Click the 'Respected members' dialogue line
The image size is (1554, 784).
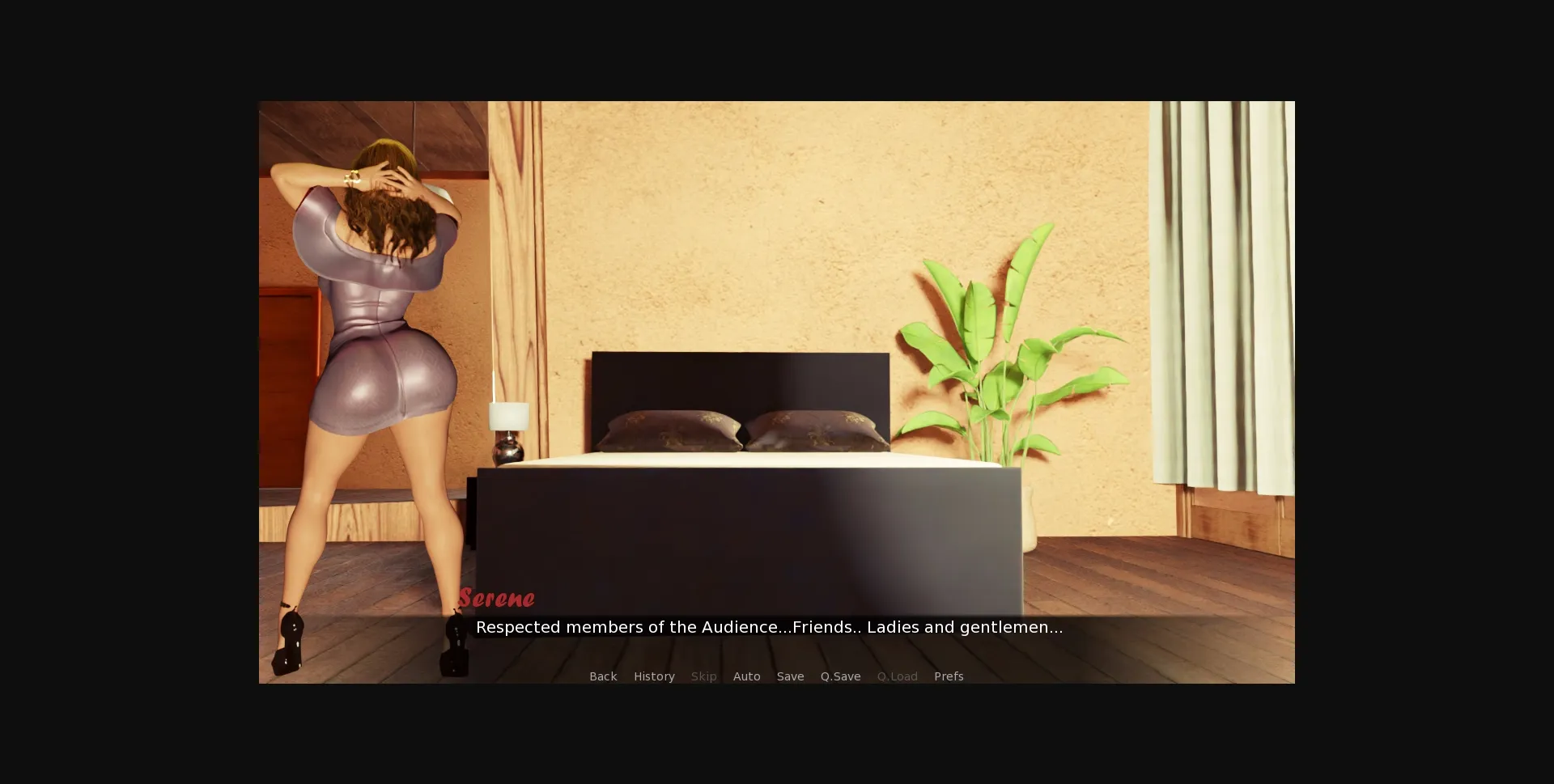769,626
